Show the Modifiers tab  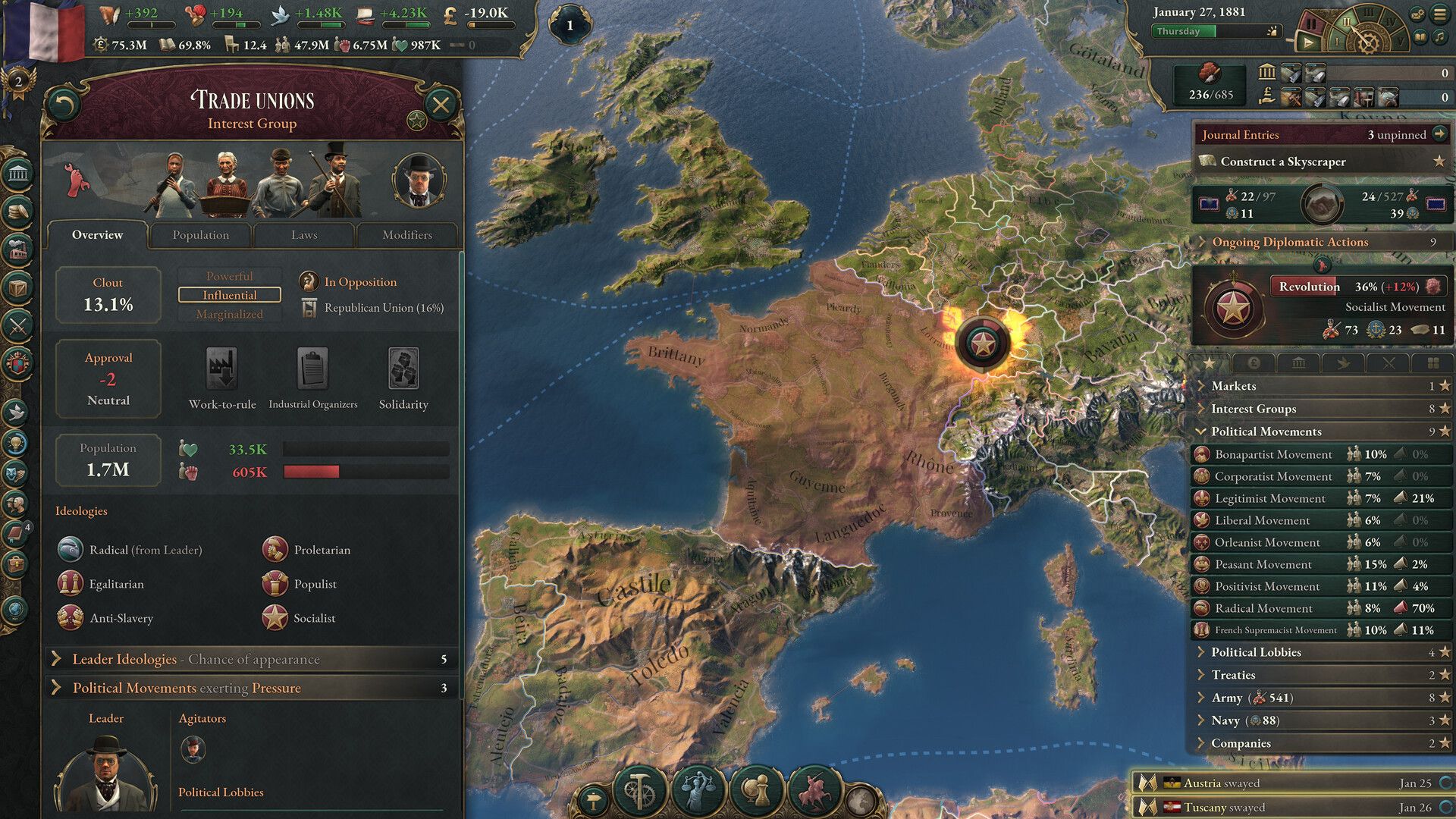[407, 235]
